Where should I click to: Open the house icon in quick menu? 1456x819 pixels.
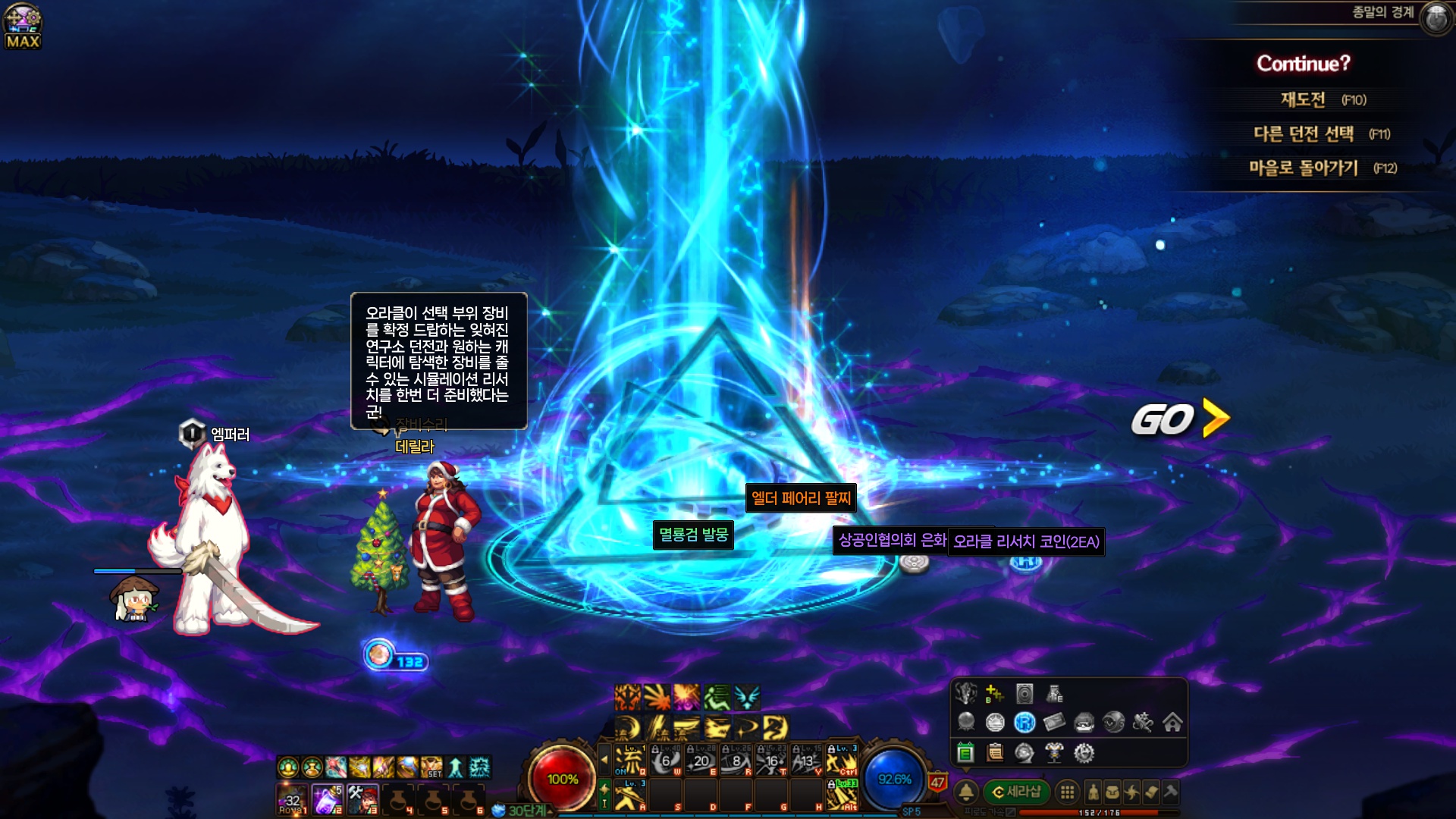pyautogui.click(x=1172, y=723)
